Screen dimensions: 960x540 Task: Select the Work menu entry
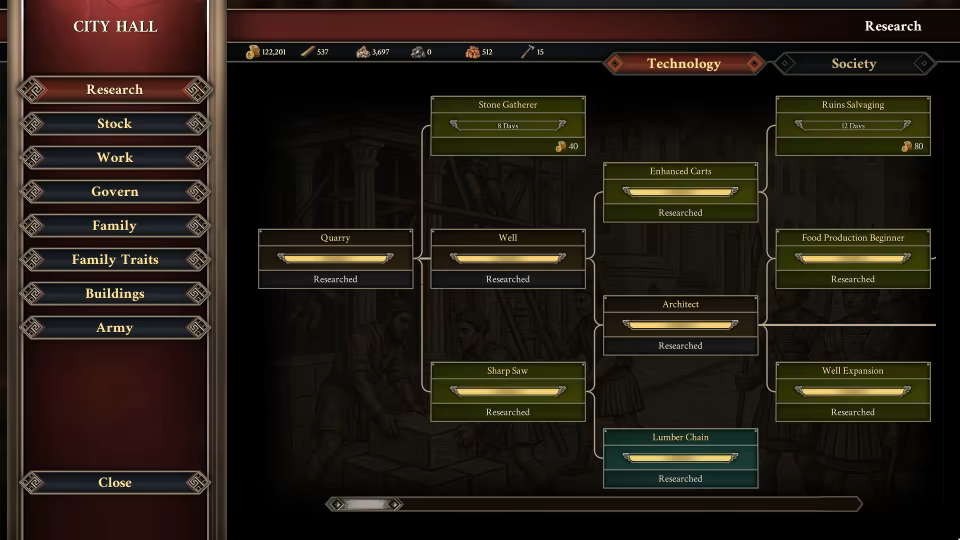pyautogui.click(x=114, y=158)
